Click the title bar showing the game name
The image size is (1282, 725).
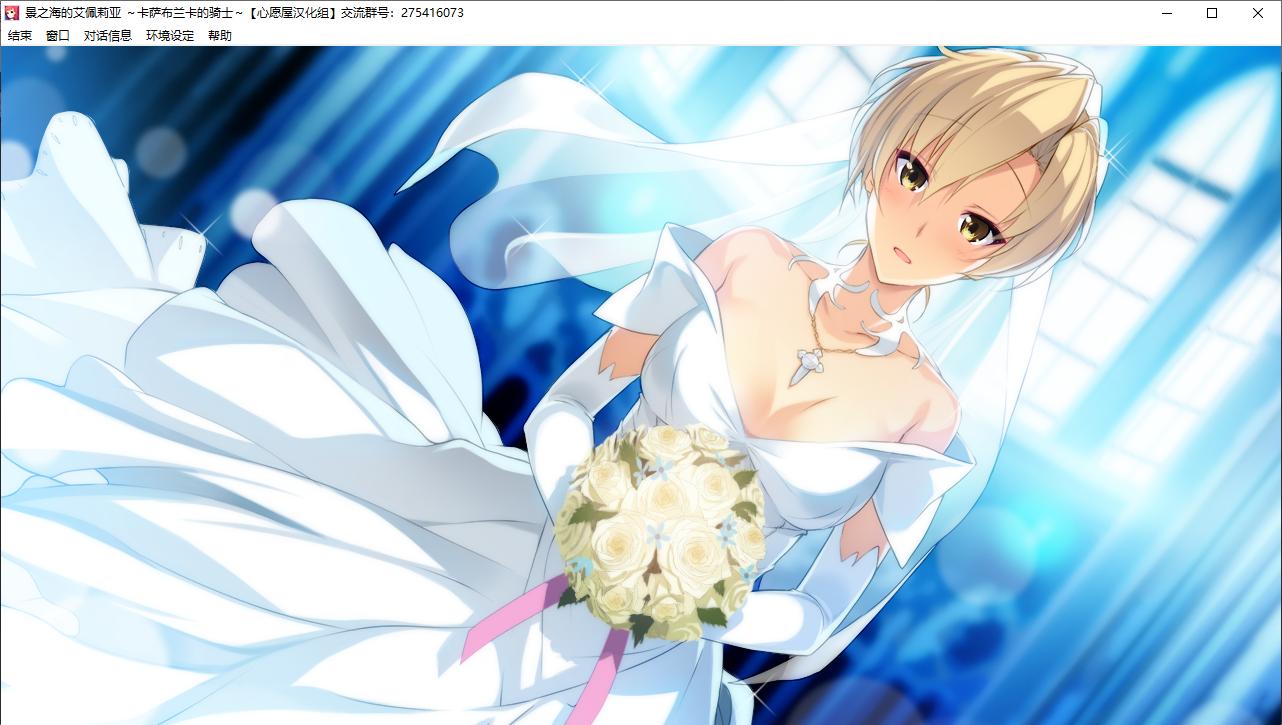coord(150,13)
